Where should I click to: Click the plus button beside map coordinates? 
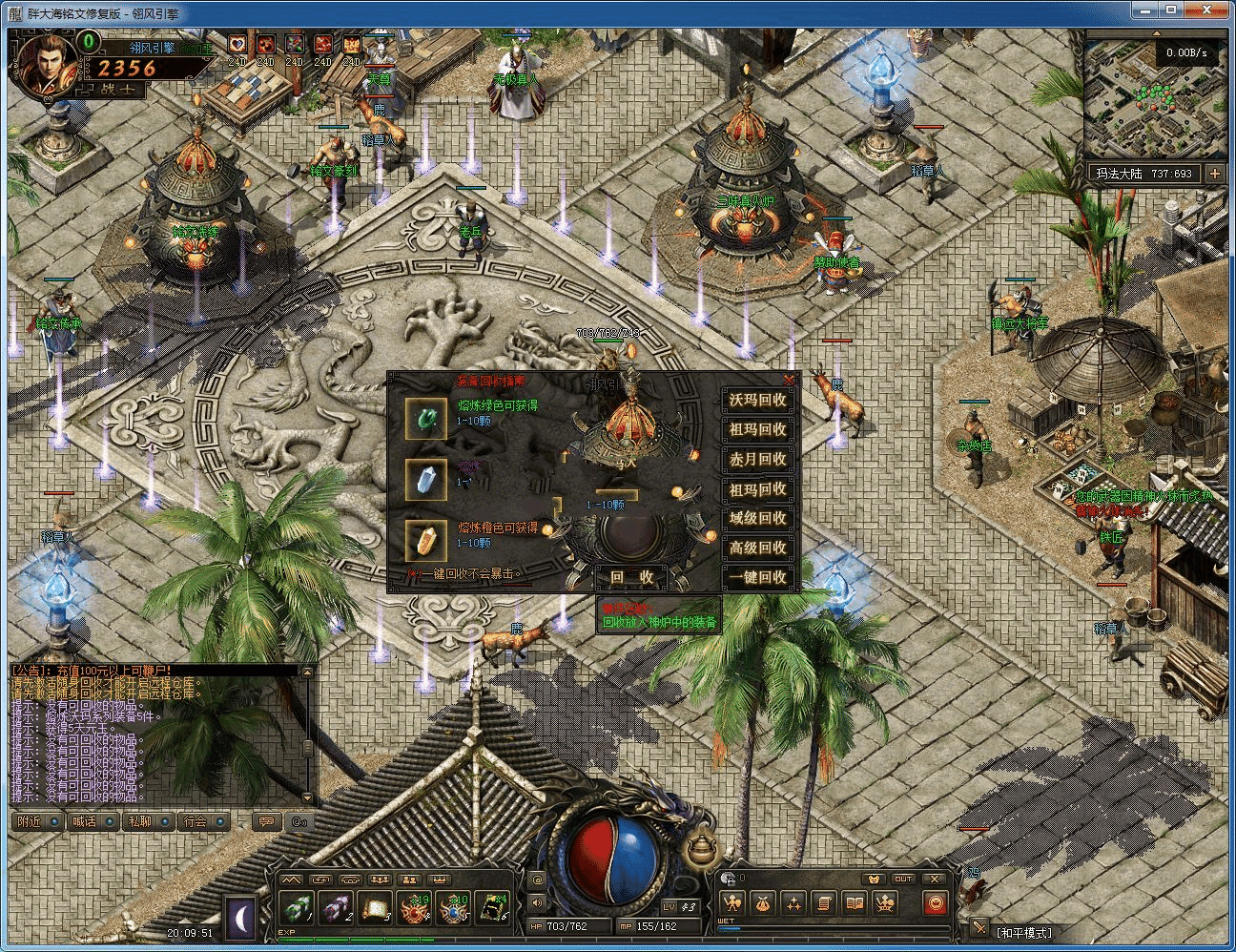(1214, 174)
